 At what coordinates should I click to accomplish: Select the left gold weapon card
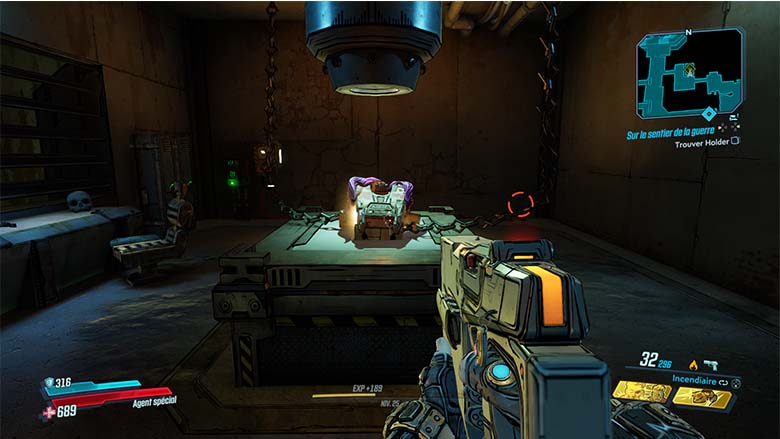click(641, 392)
